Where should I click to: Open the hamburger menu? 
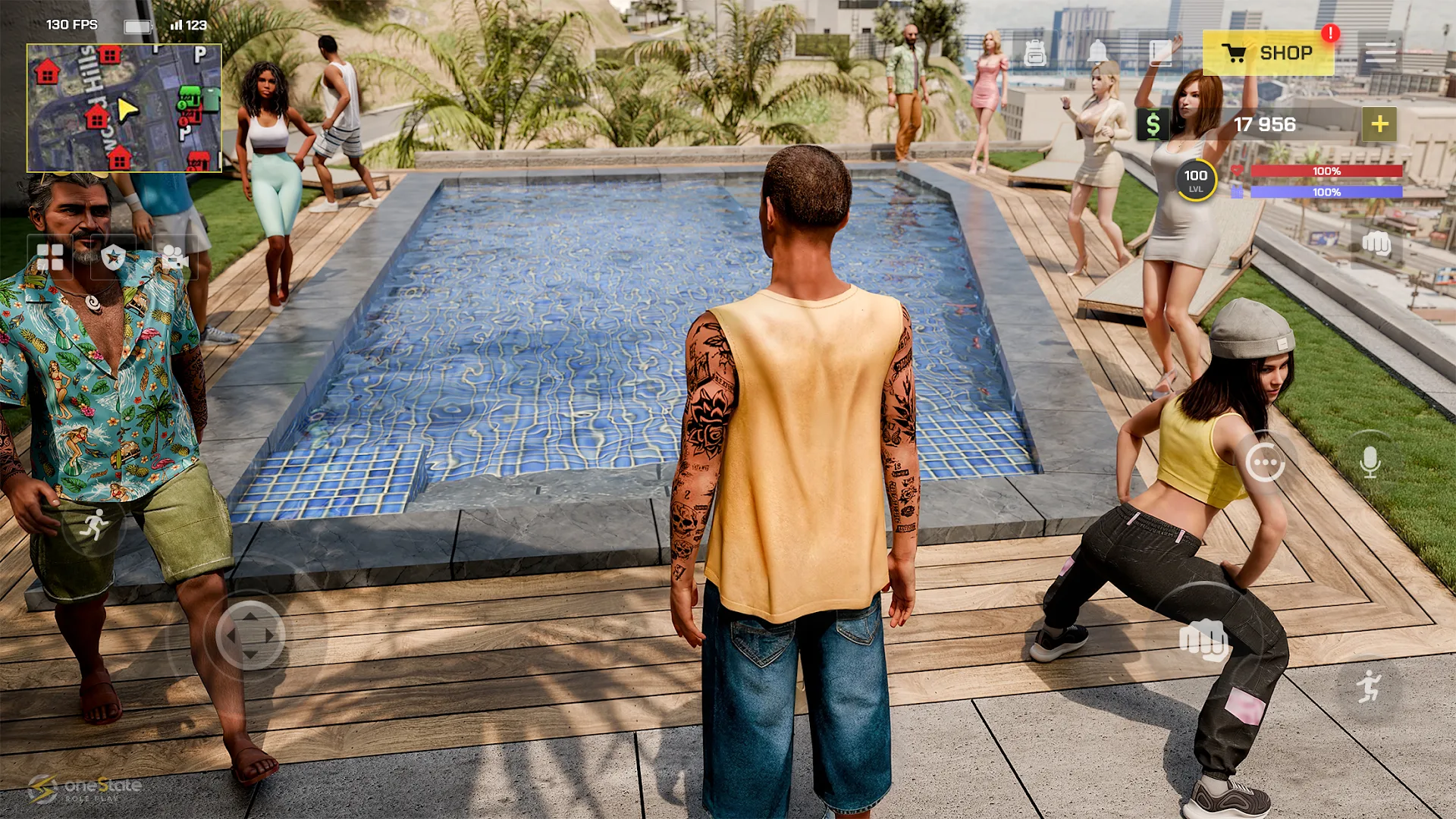[x=1382, y=52]
